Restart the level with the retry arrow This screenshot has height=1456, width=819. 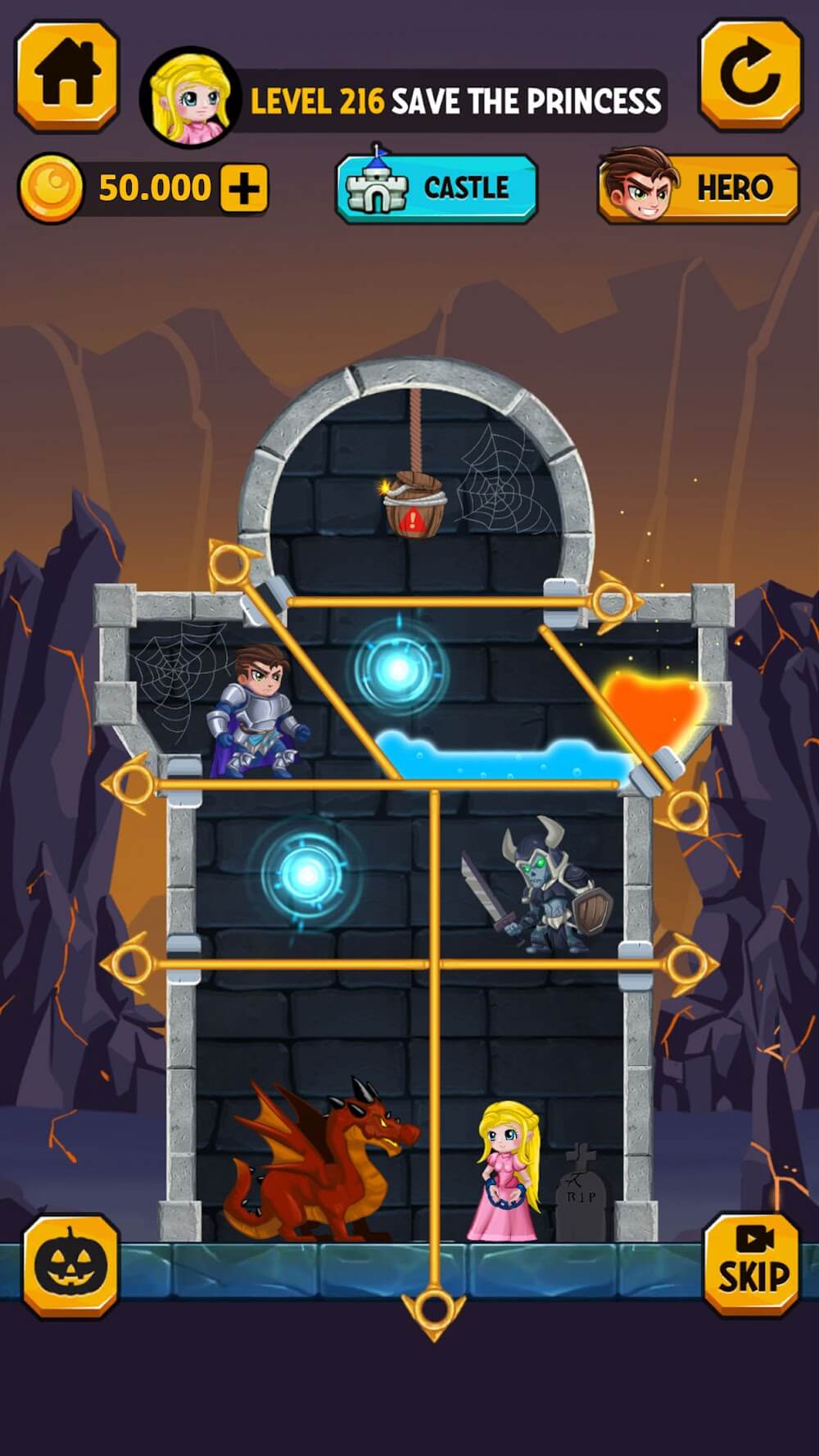coord(749,75)
